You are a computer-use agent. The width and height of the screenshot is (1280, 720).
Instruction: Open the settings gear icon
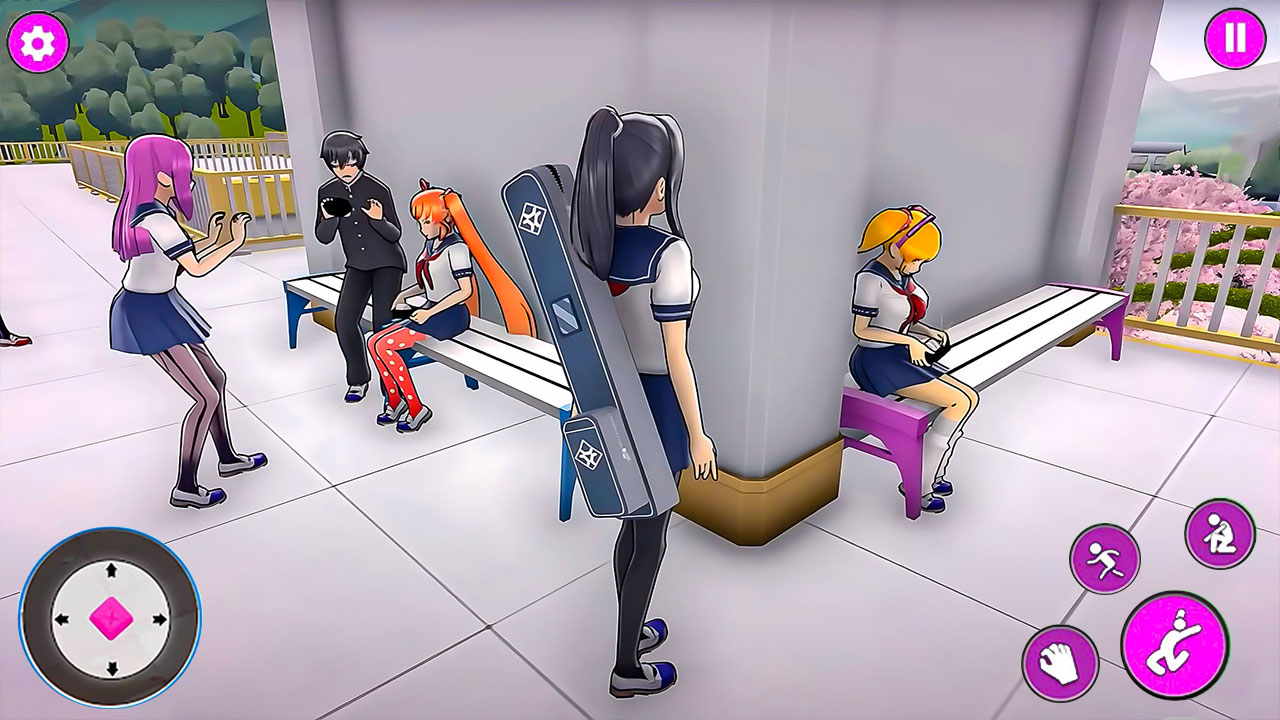38,42
